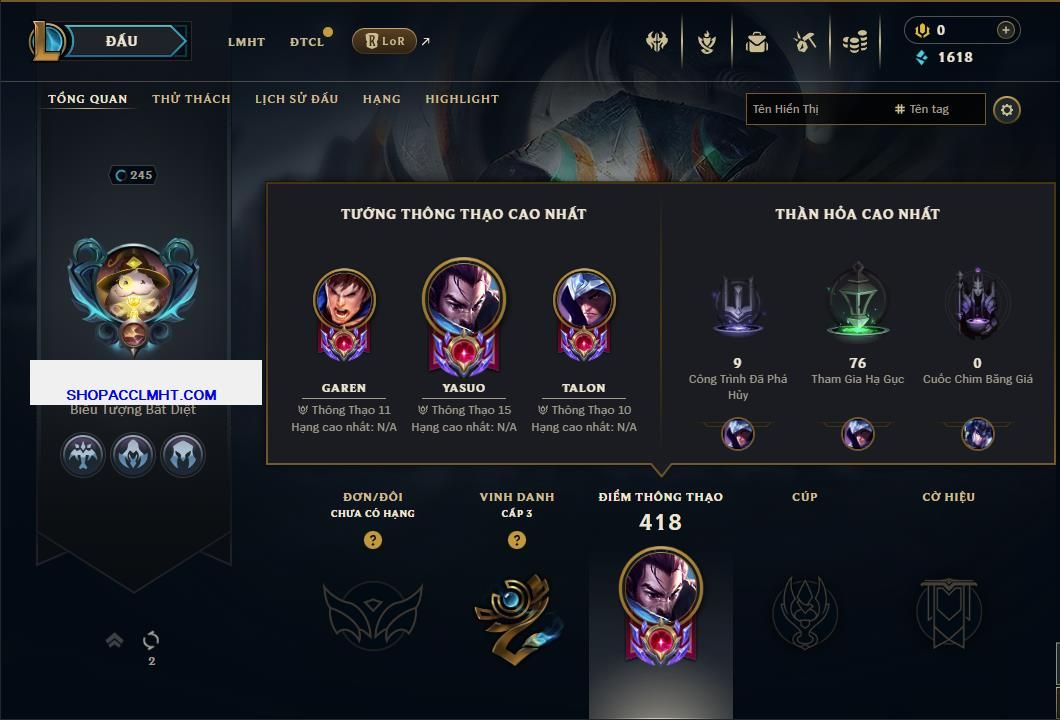Show the ĐƠN/ĐÔI ranked emblem

point(372,609)
